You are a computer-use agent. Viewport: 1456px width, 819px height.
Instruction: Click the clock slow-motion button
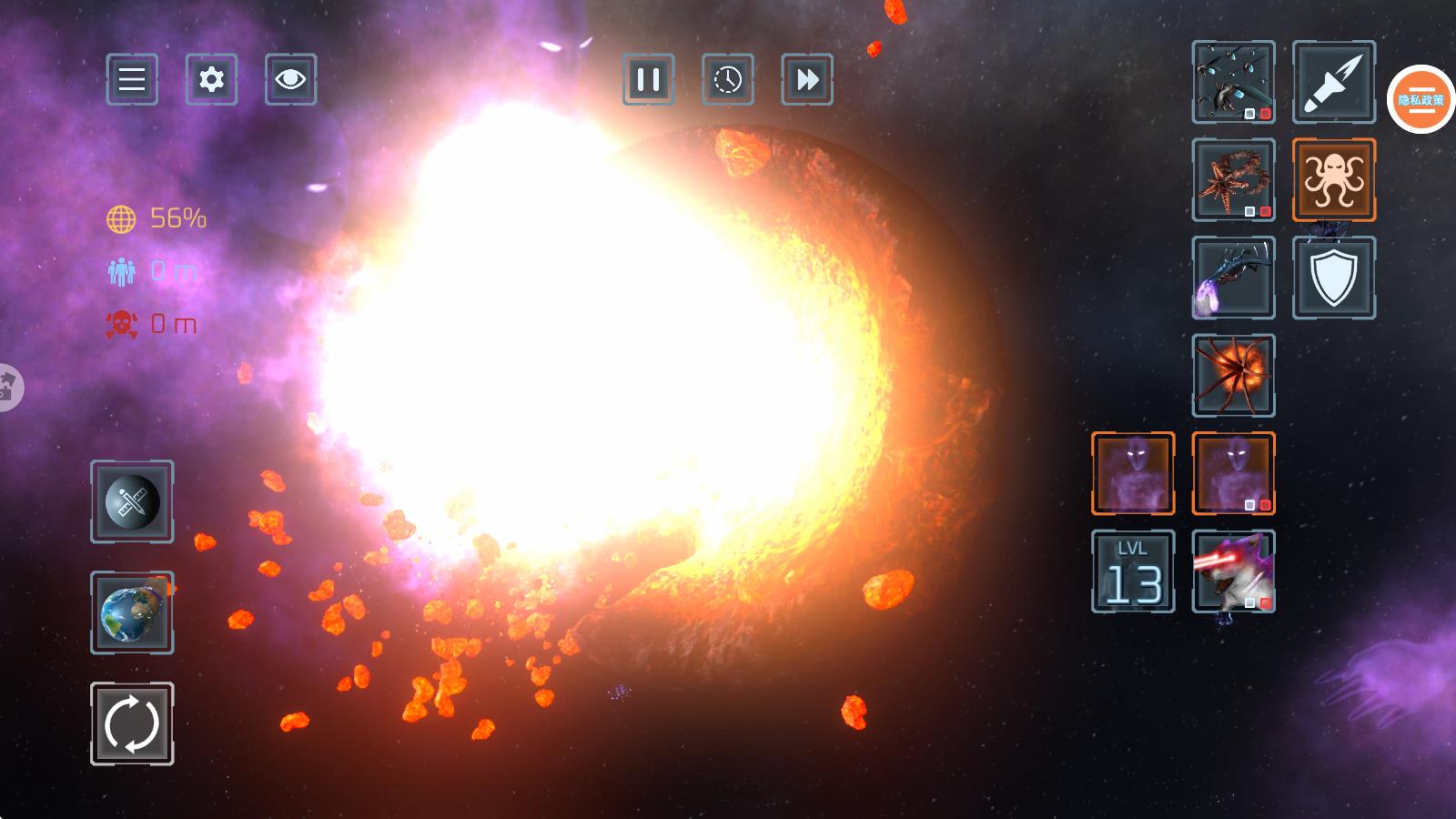[x=727, y=79]
